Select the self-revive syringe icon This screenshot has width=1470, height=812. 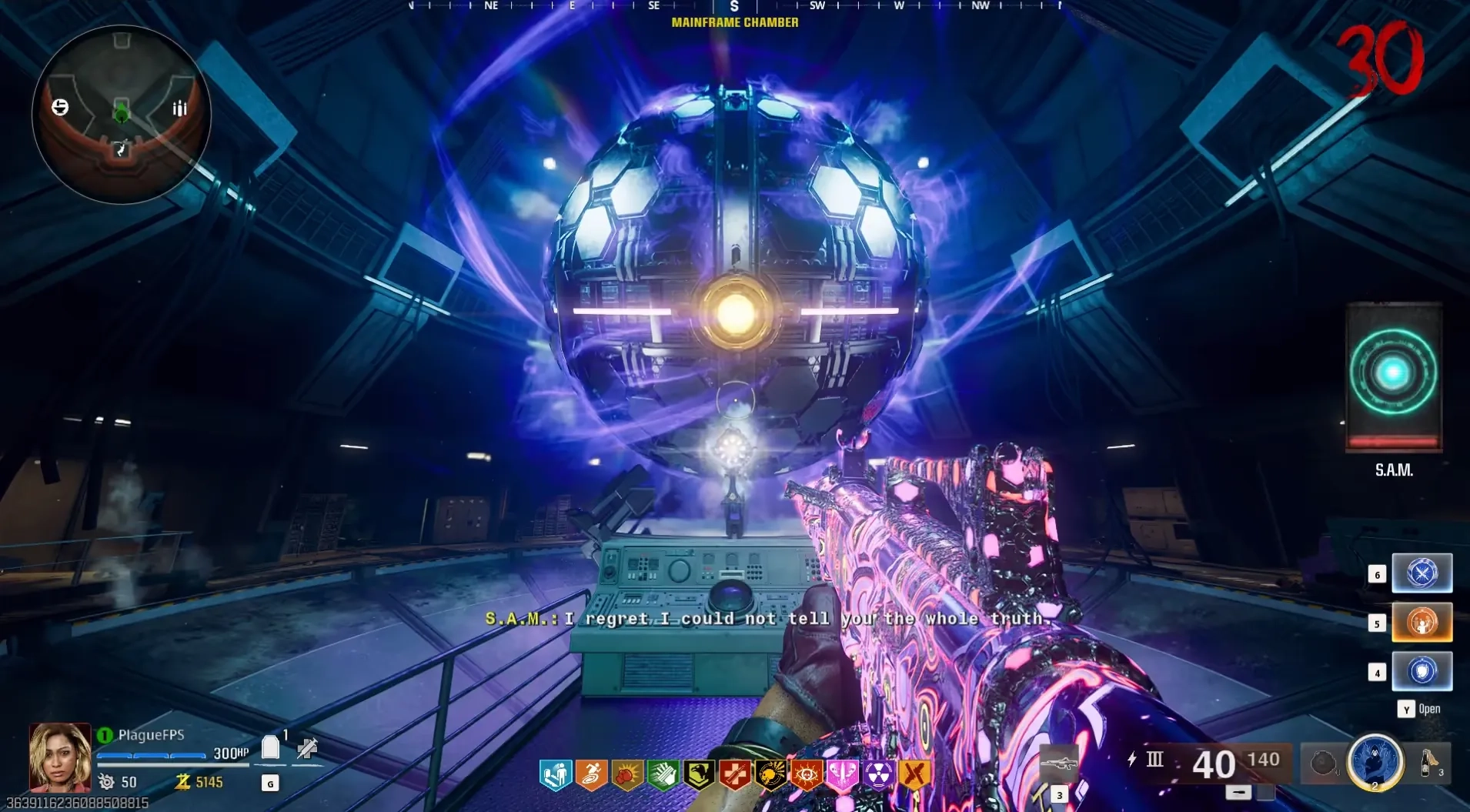point(307,747)
